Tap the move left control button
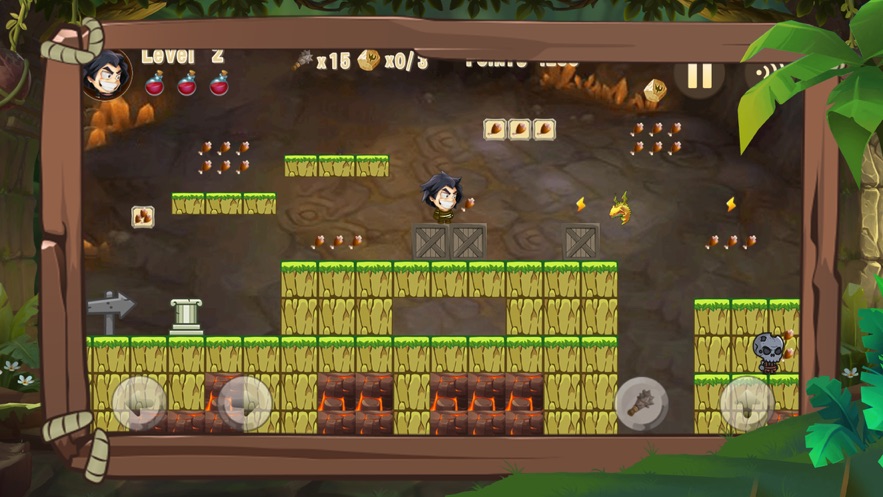883x497 pixels. pos(139,402)
